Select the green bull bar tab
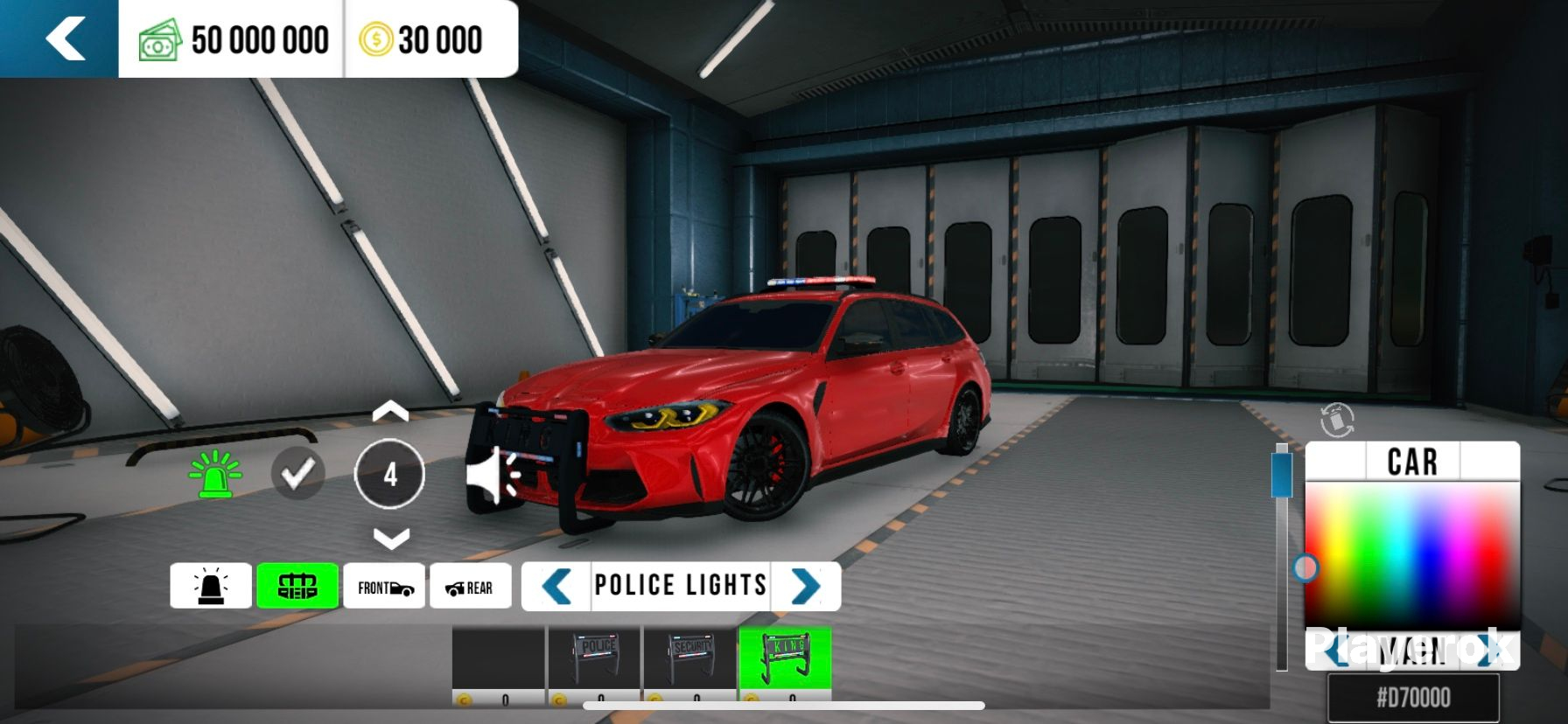 (x=297, y=586)
